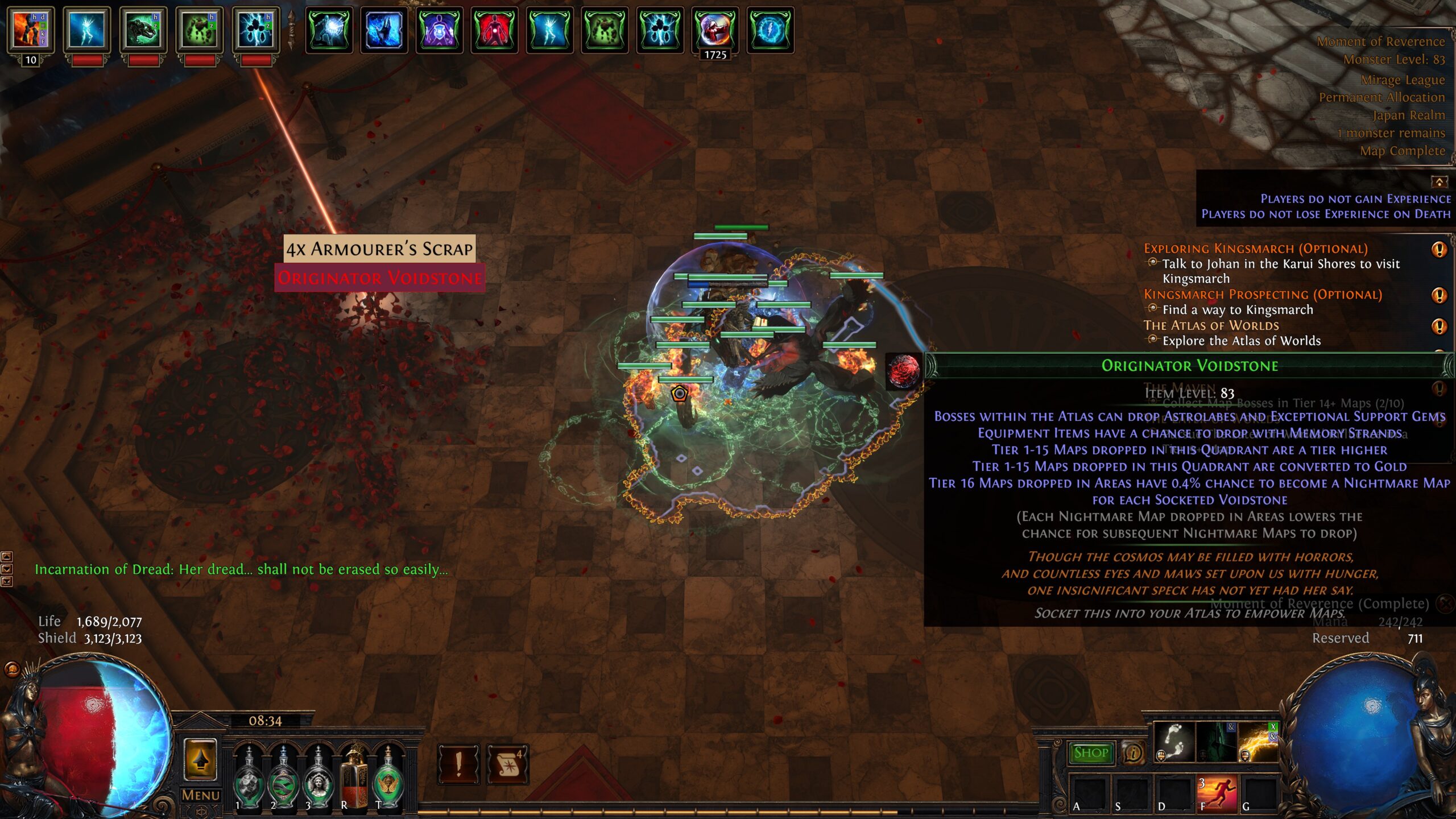The height and width of the screenshot is (819, 1456).
Task: Pick up the 4x Armourer's Scrap label
Action: 379,249
